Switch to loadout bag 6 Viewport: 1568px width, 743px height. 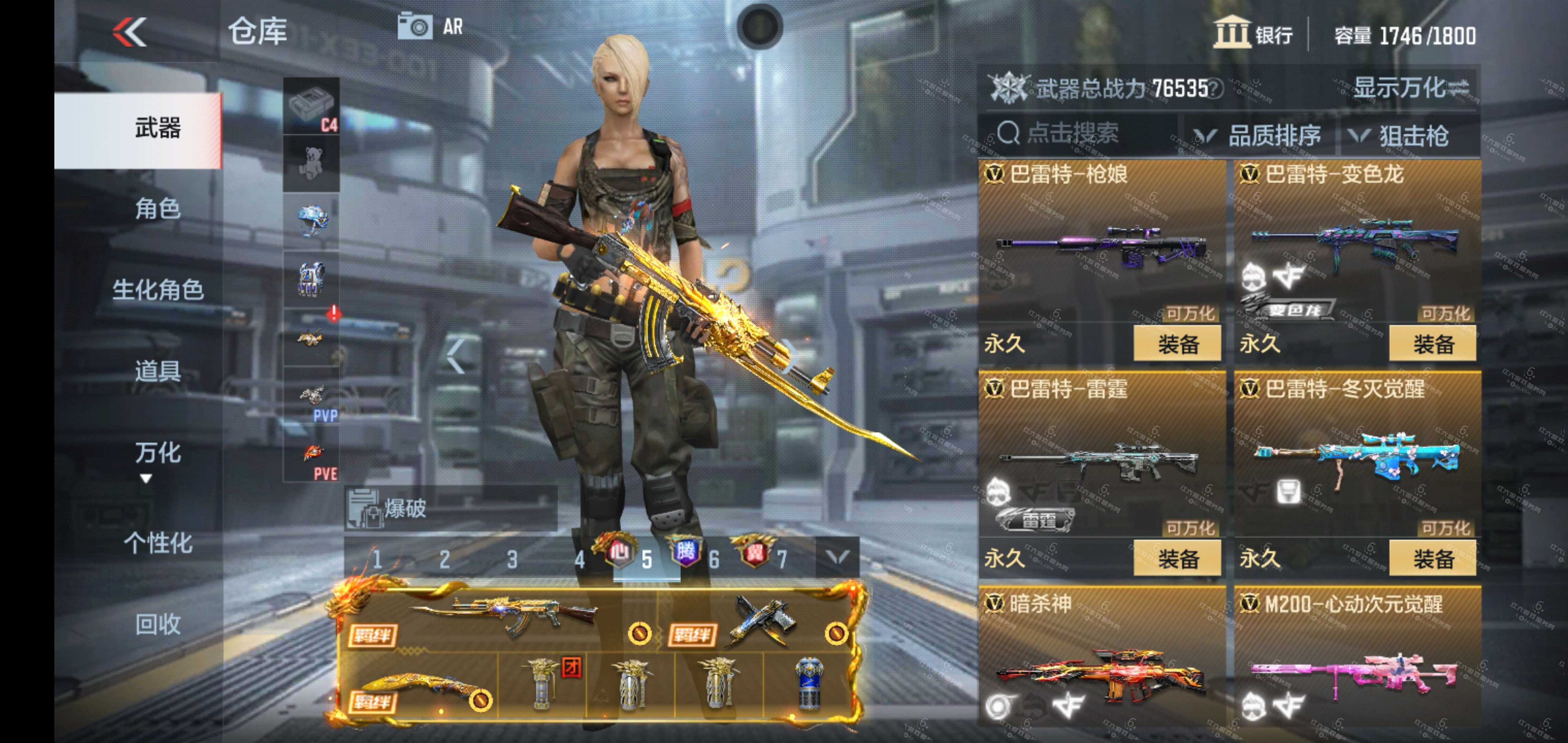coord(714,559)
